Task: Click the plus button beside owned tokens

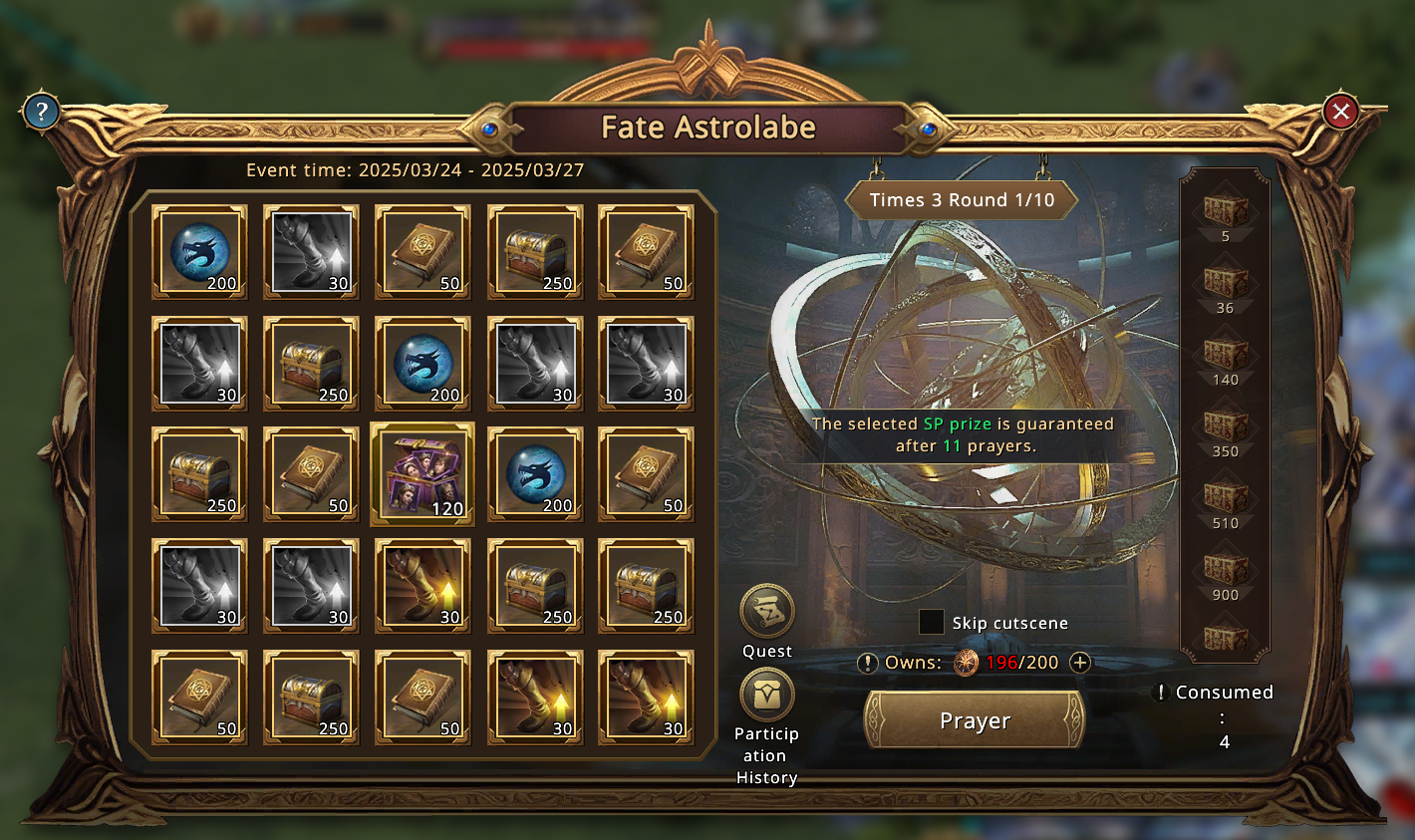Action: pyautogui.click(x=1079, y=663)
